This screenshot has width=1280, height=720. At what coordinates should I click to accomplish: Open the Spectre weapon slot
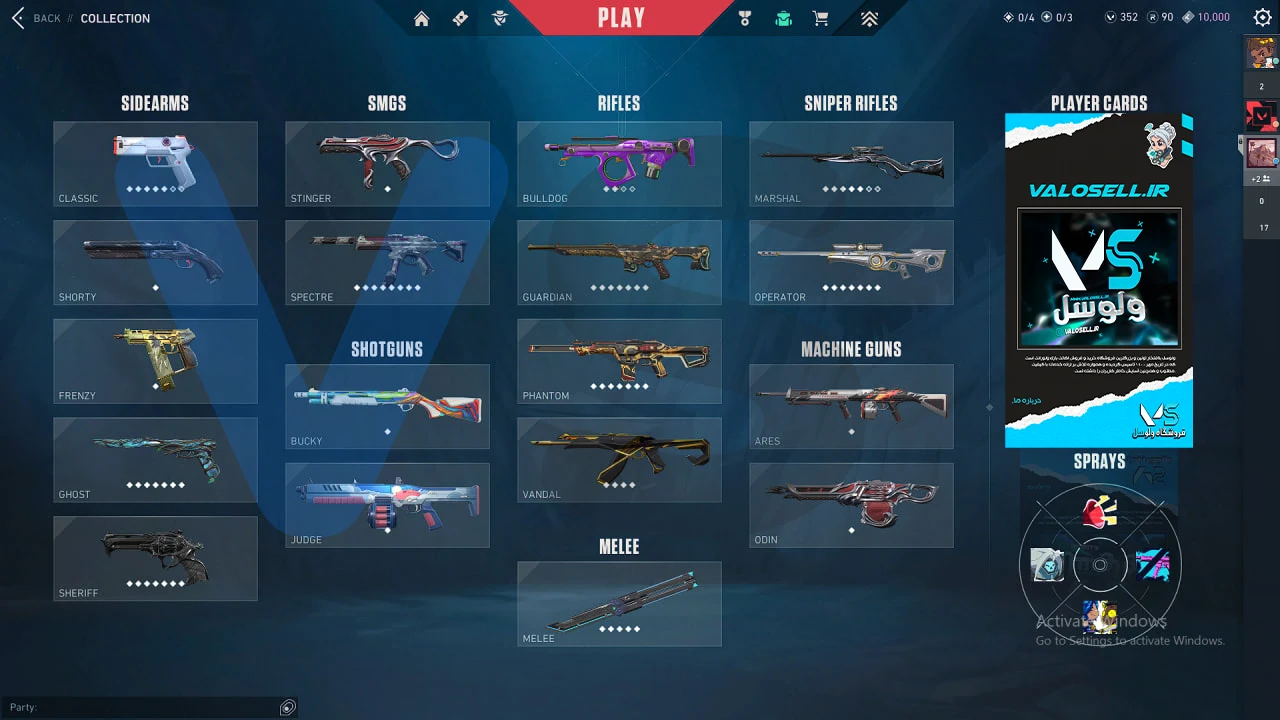[387, 262]
